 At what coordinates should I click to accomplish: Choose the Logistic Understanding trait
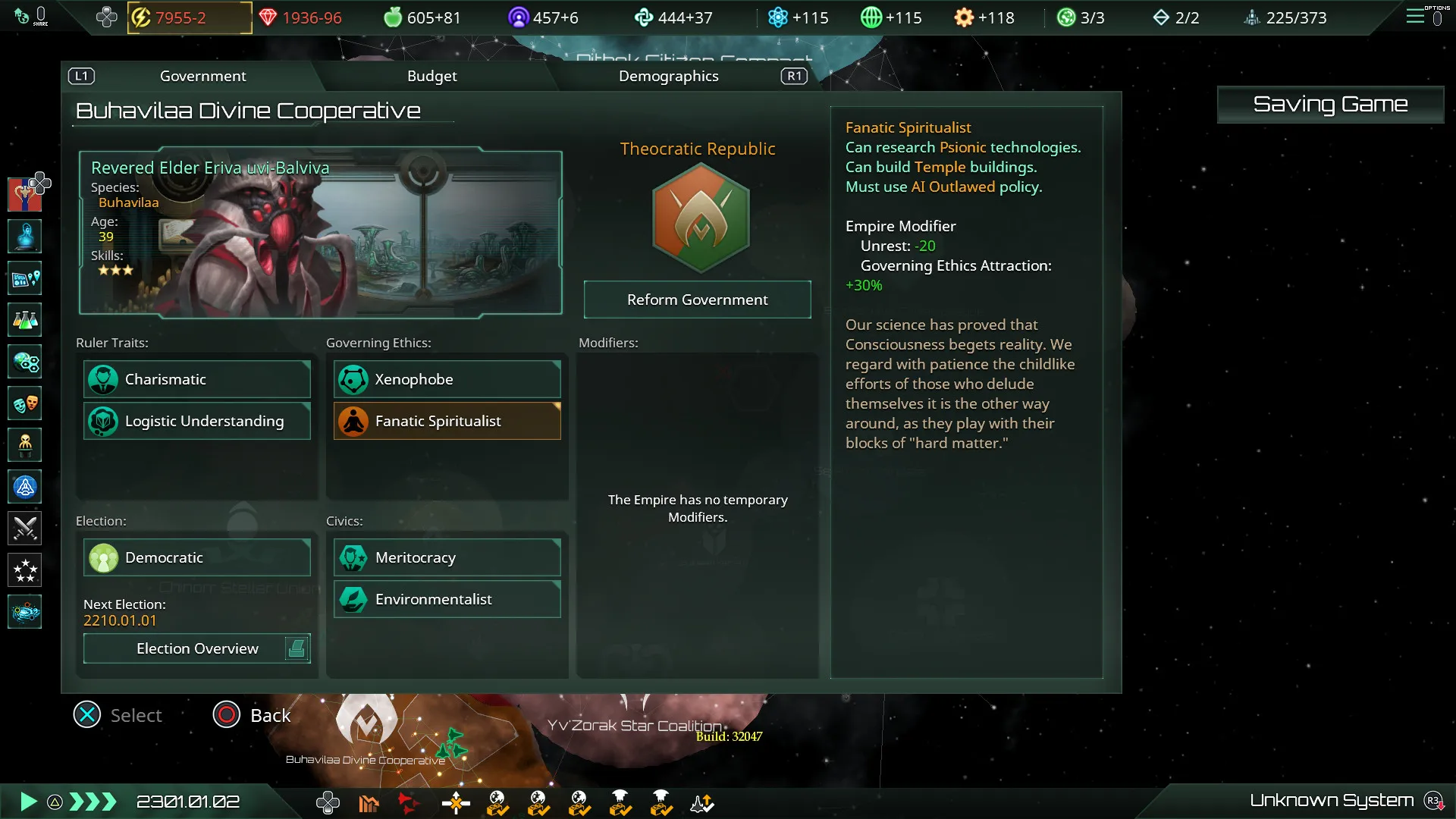pyautogui.click(x=197, y=421)
